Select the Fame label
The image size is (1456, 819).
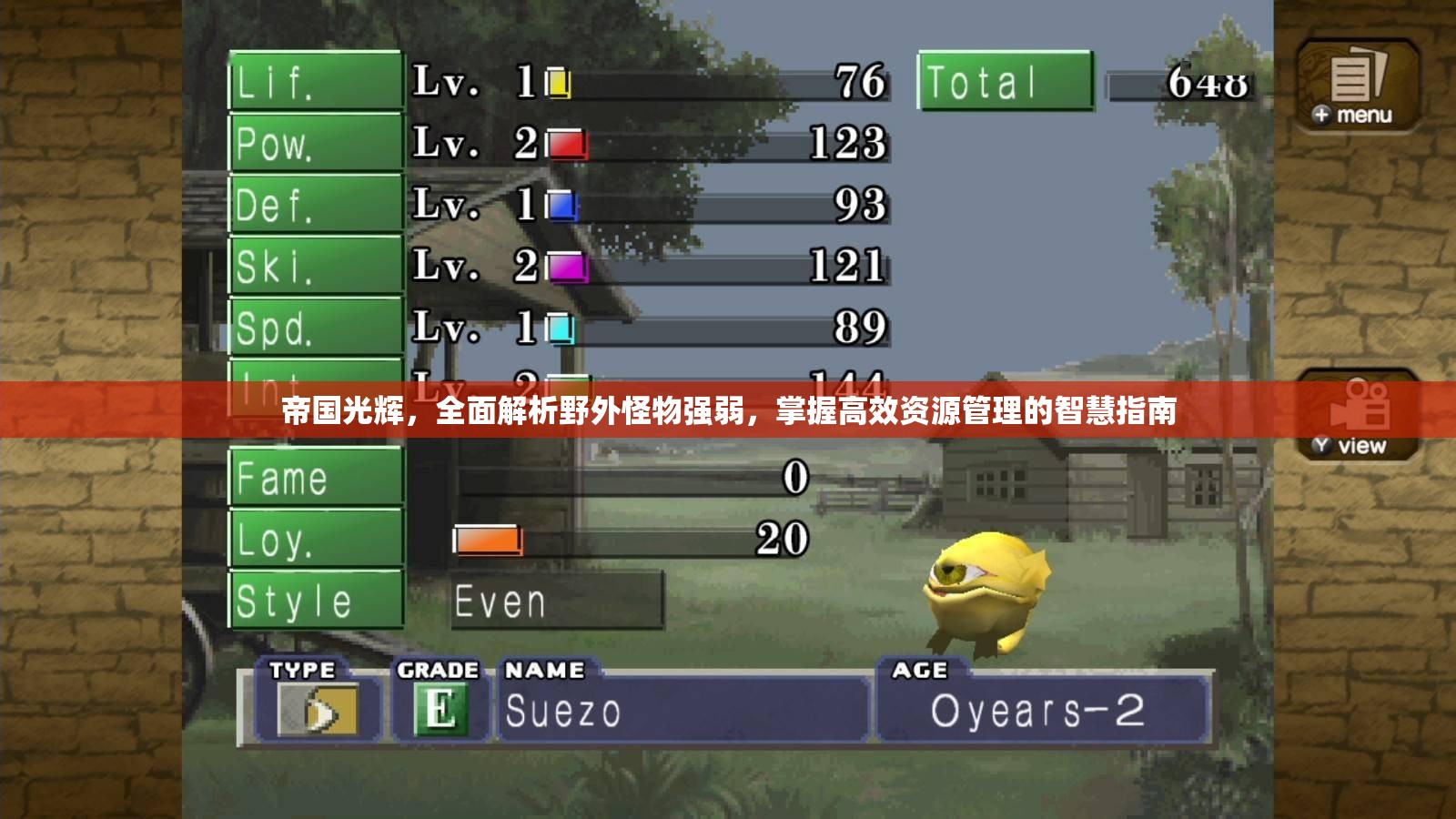click(315, 477)
